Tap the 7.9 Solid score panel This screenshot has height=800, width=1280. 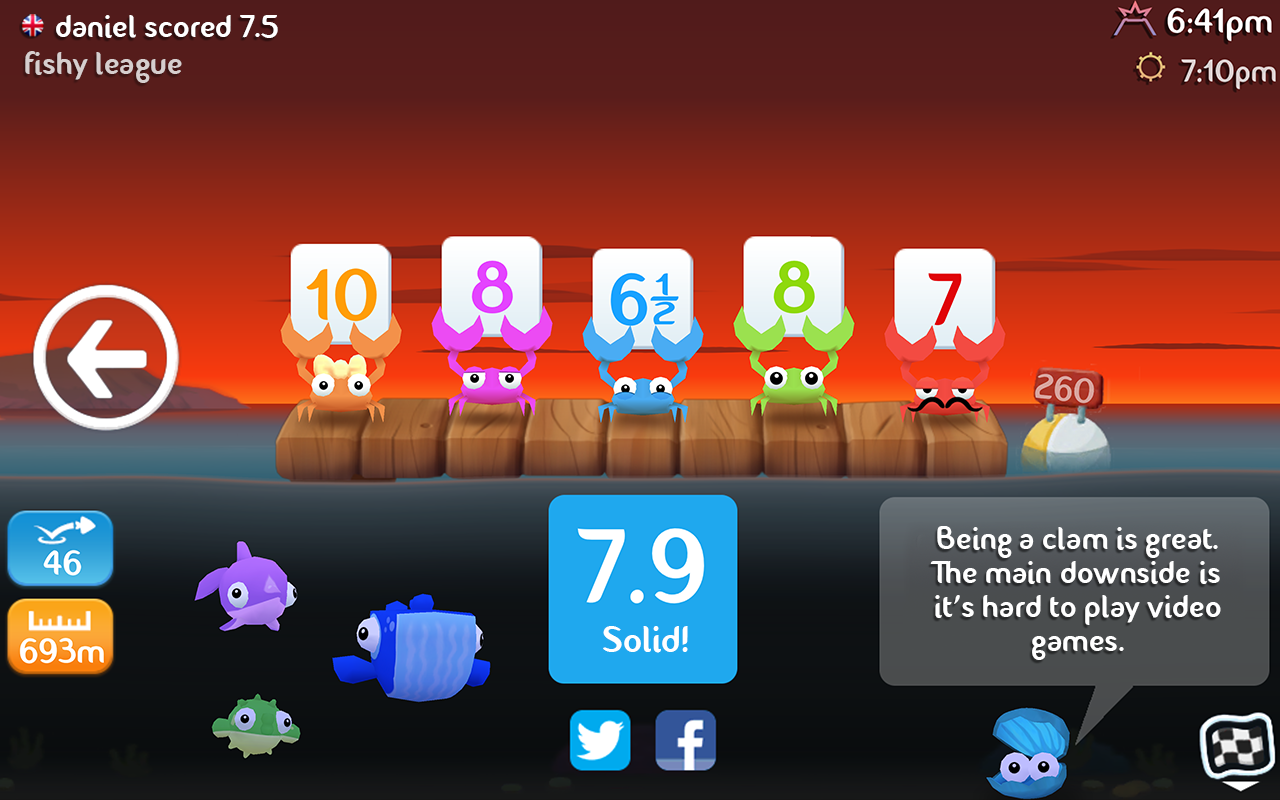click(x=643, y=590)
